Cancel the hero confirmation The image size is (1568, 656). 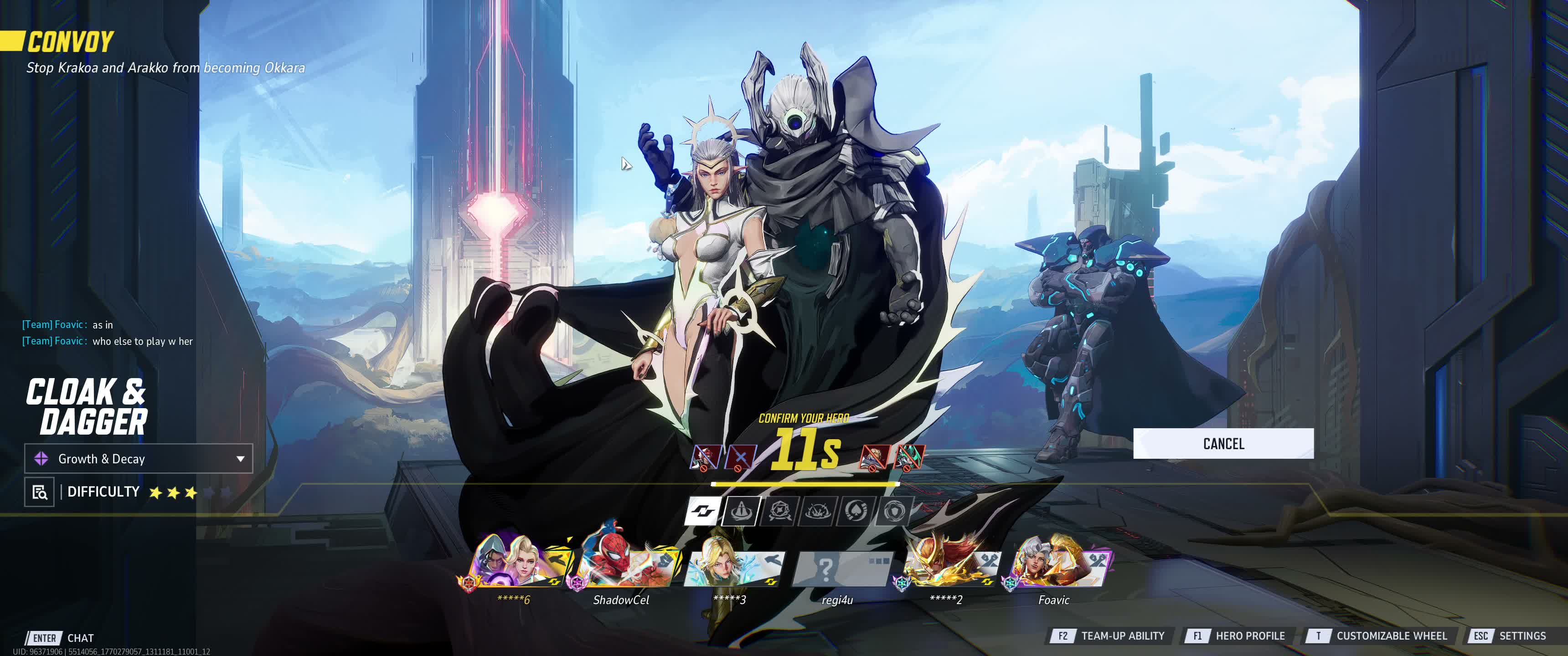1223,444
